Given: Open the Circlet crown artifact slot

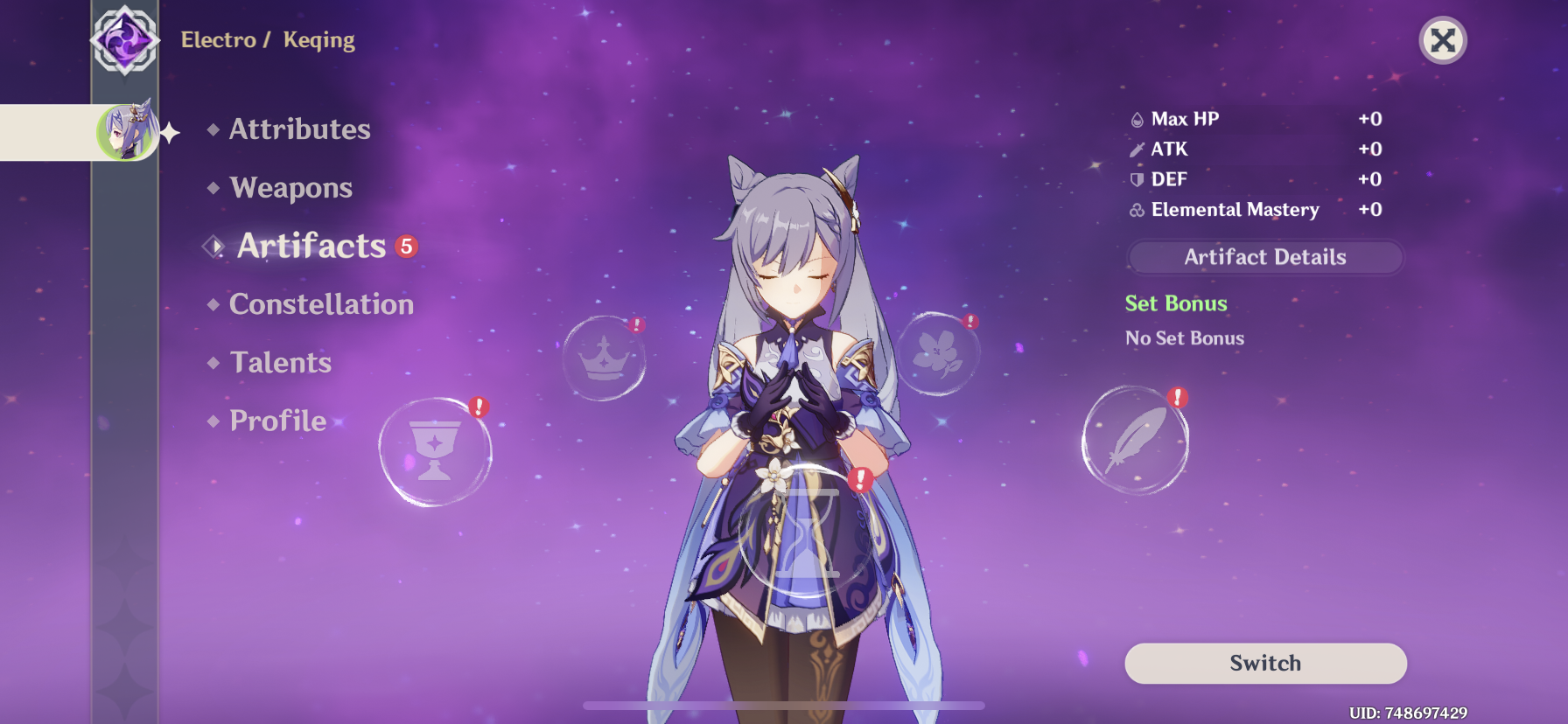Looking at the screenshot, I should (605, 359).
